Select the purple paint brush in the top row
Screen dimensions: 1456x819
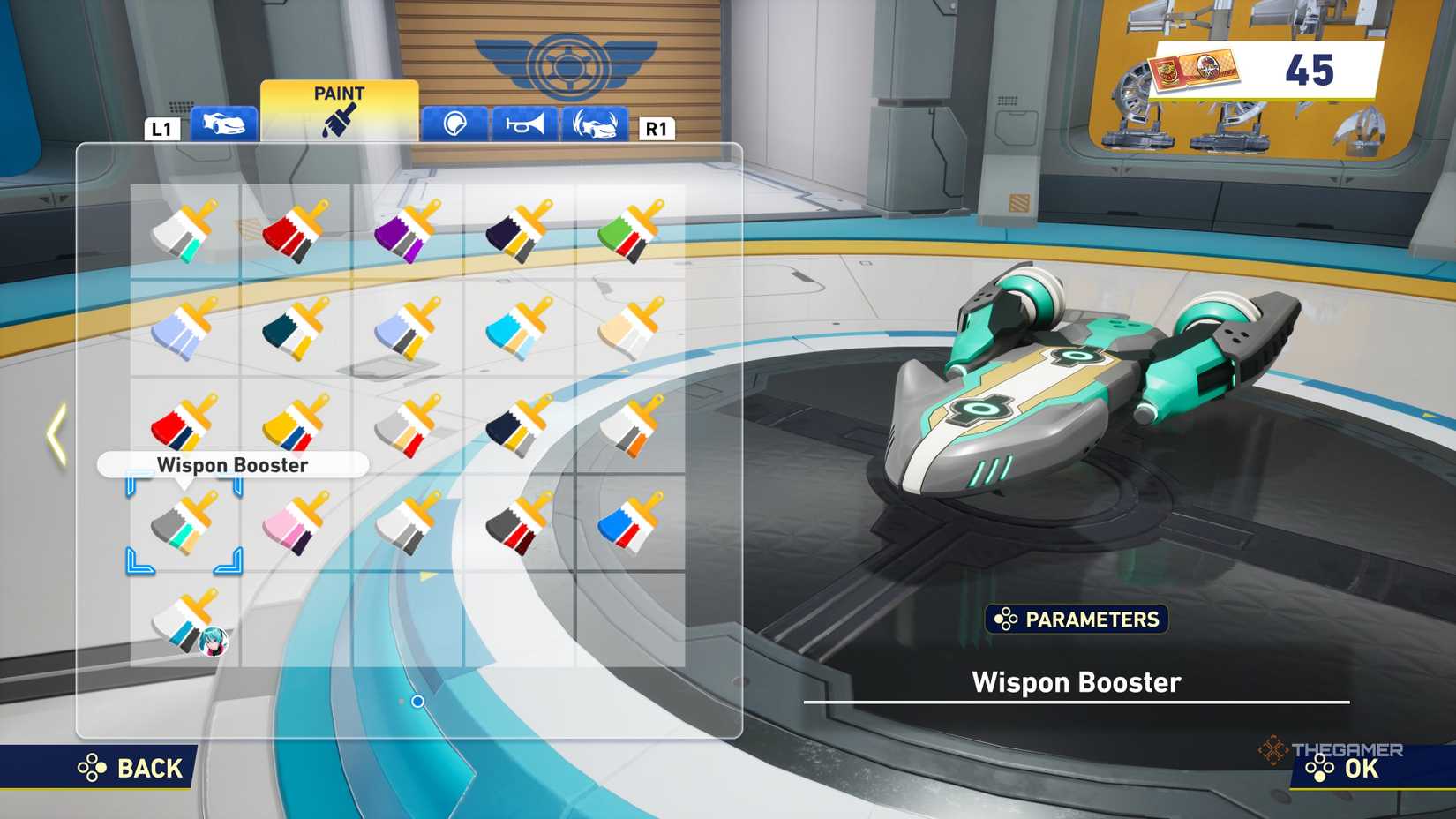(x=406, y=231)
